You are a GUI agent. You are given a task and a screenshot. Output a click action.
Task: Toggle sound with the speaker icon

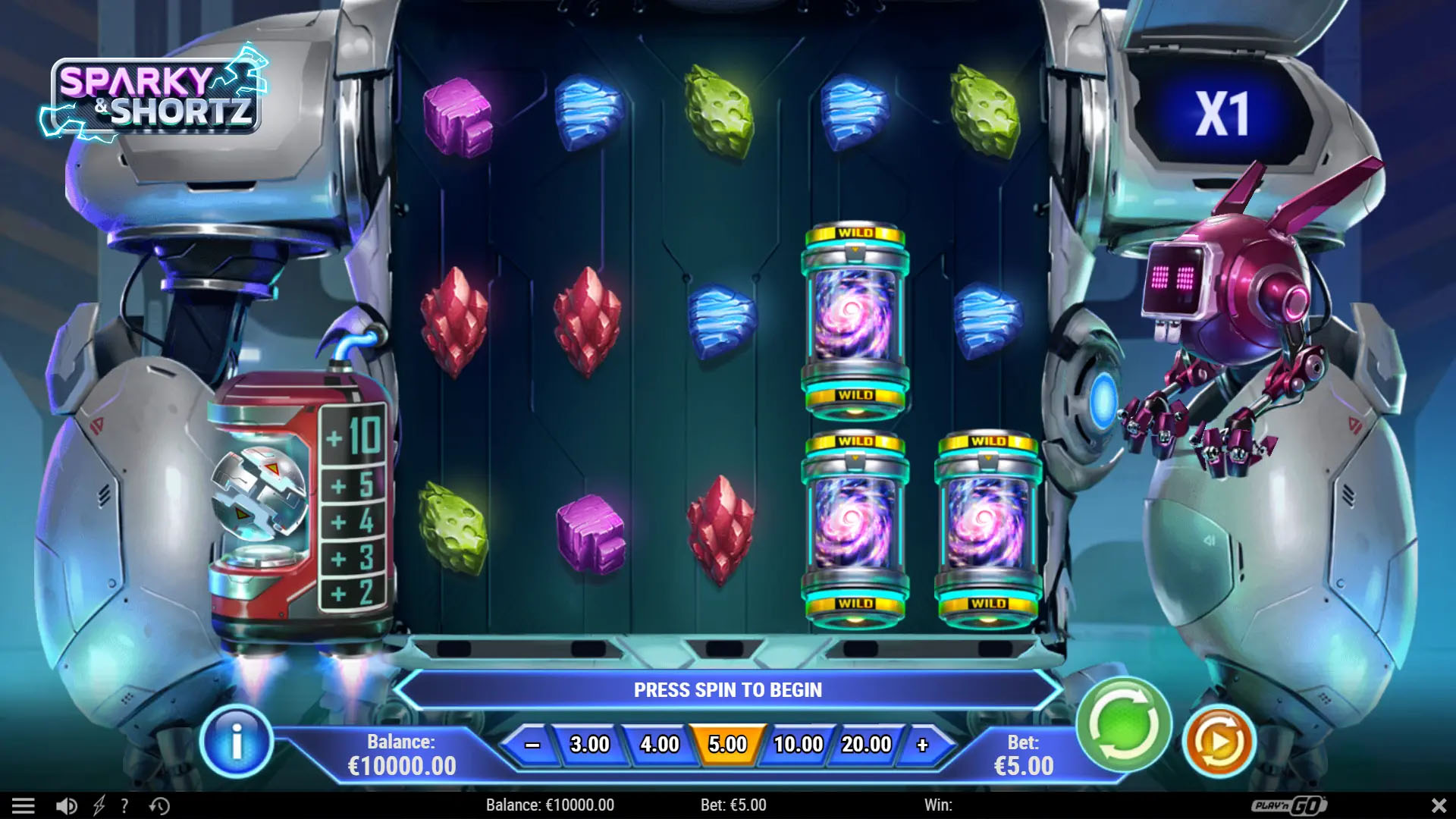click(67, 805)
